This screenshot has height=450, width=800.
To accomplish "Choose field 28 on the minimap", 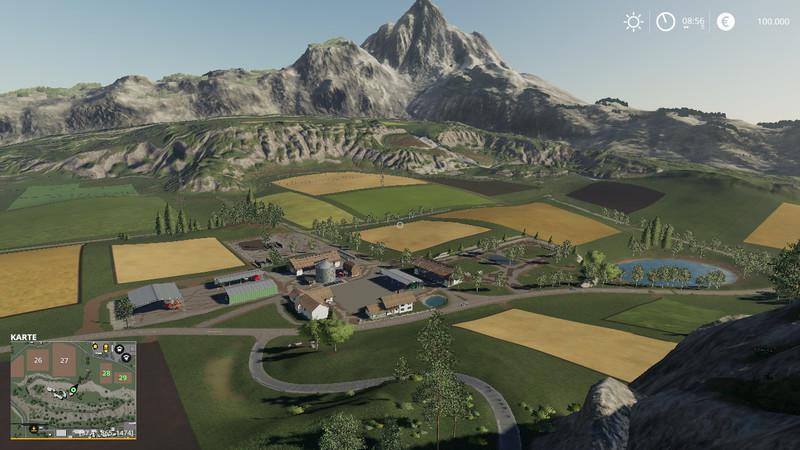I will point(106,372).
